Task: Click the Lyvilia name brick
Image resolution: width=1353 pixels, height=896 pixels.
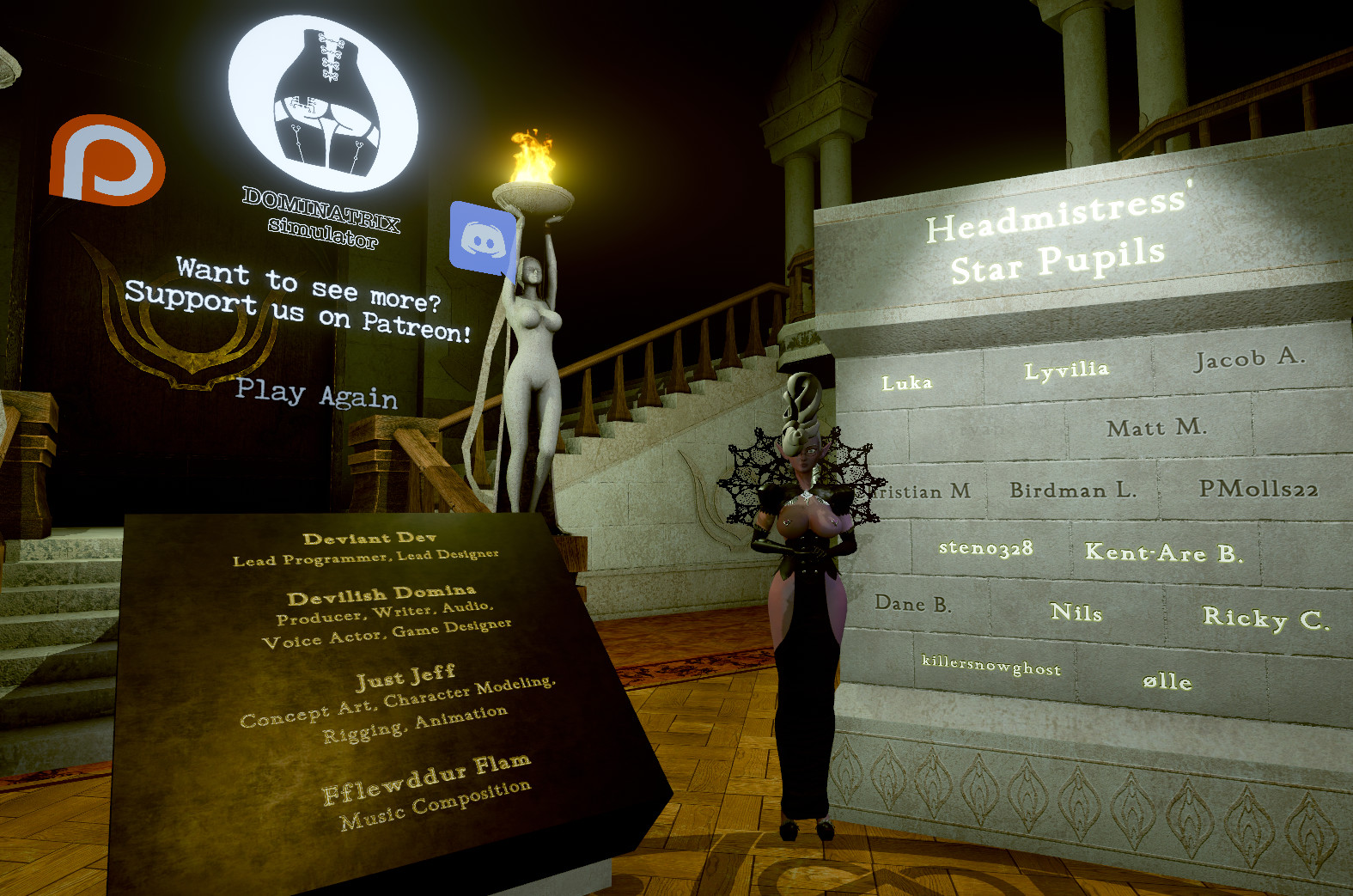Action: [x=1068, y=369]
